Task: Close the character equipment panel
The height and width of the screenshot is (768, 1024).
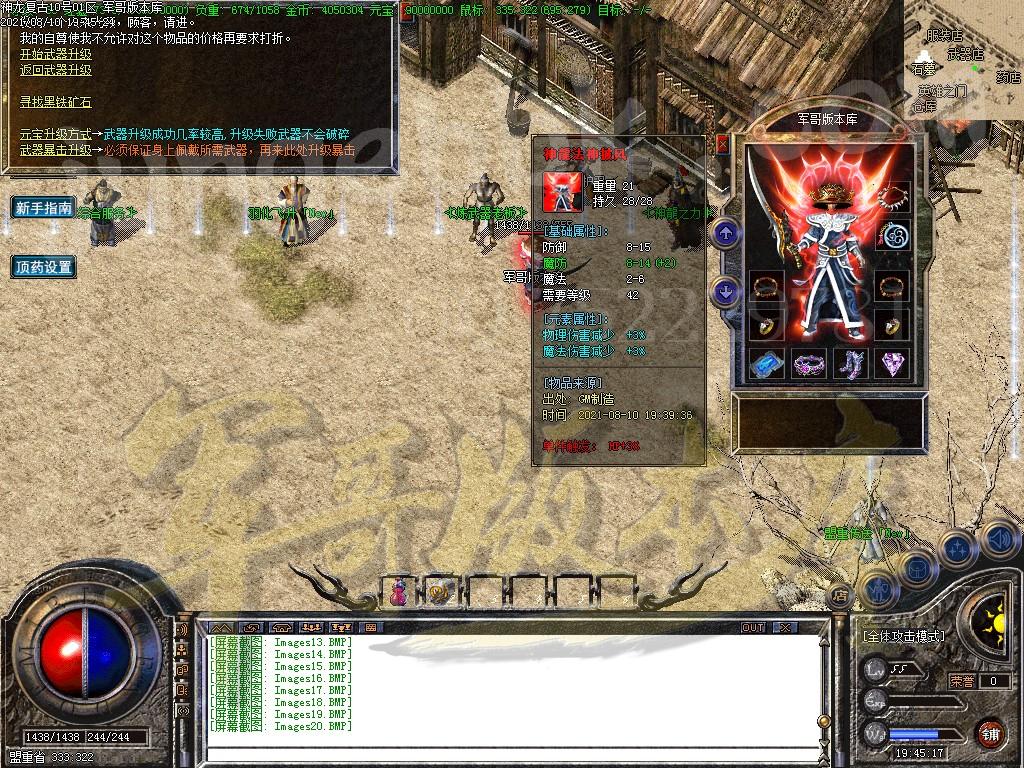Action: point(723,144)
